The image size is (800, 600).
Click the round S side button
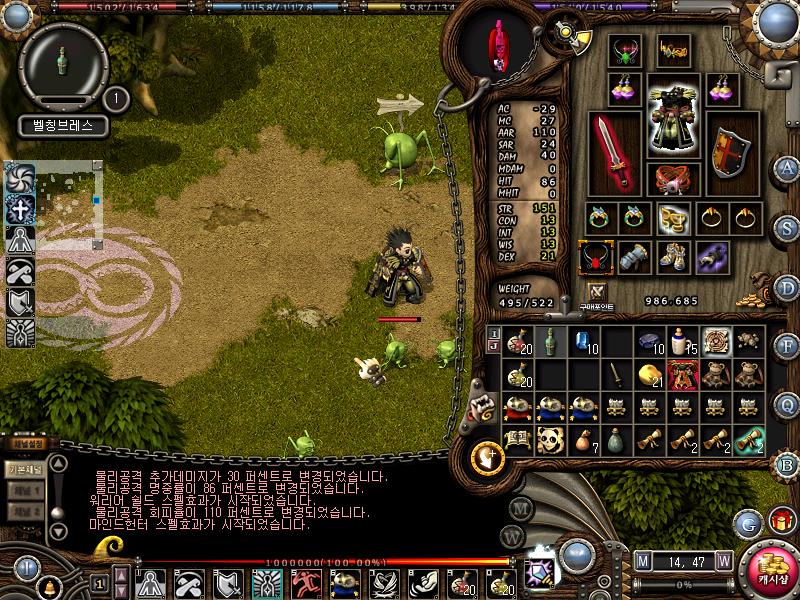(x=788, y=227)
